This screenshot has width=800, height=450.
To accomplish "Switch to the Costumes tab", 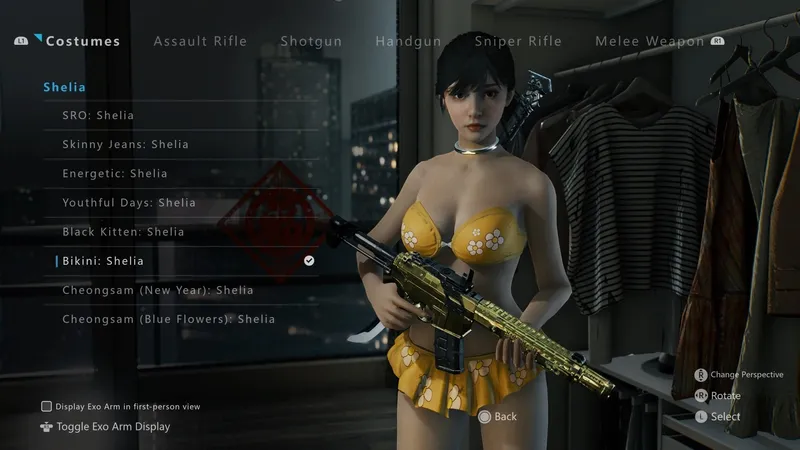I will point(82,42).
